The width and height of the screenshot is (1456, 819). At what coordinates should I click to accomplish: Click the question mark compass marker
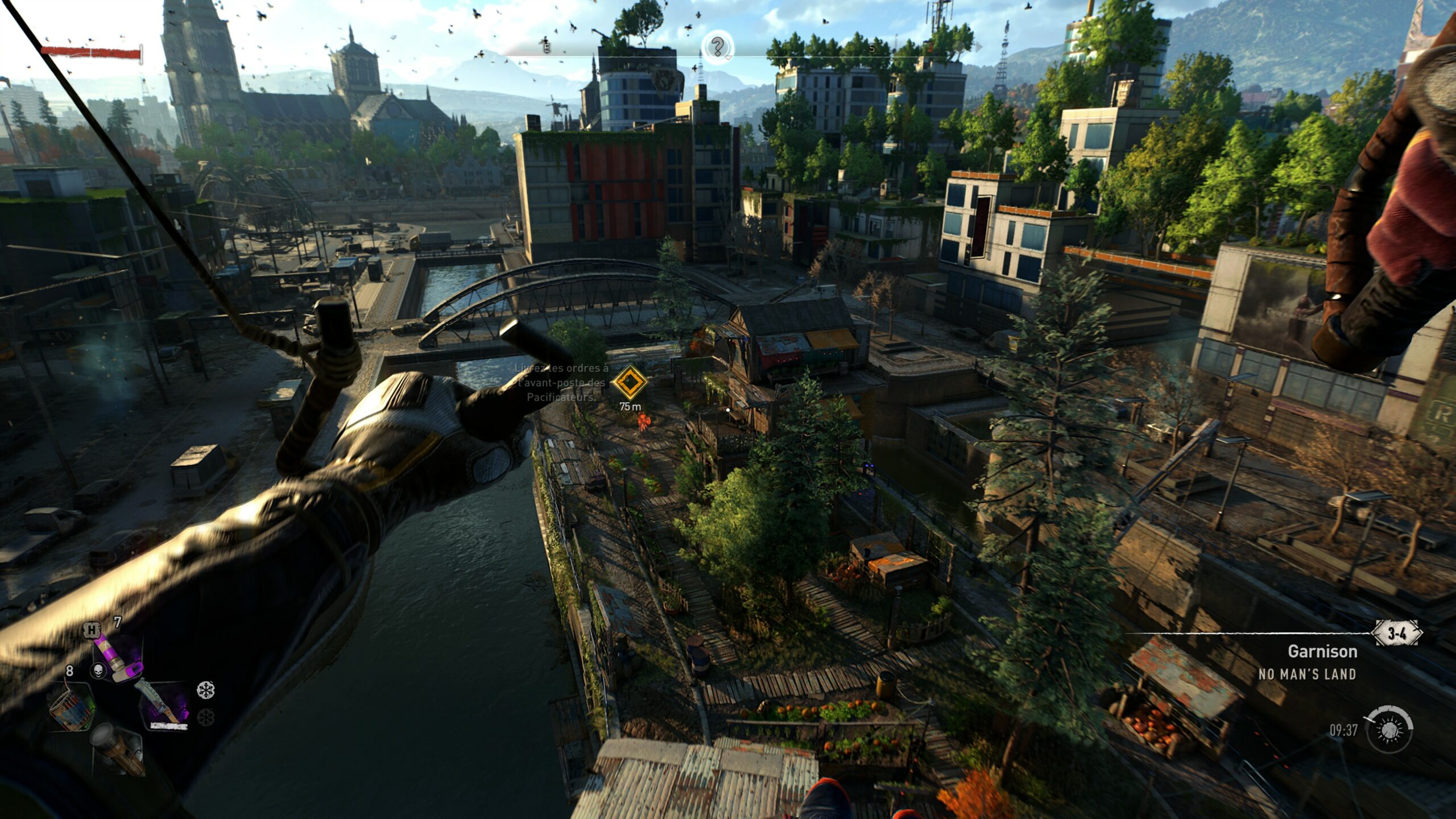[x=718, y=46]
